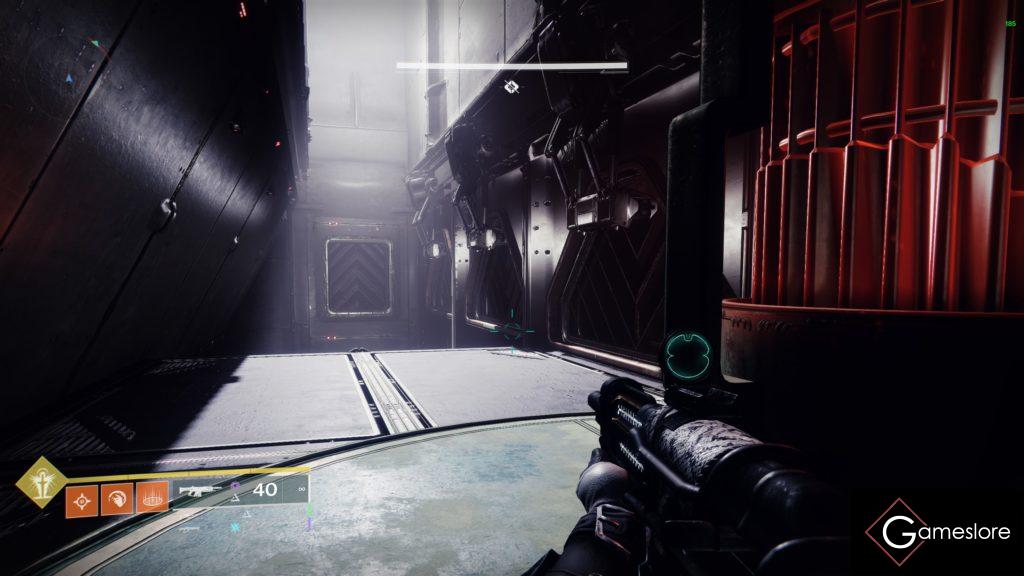Open the Gameslore watermark logo
1024x576 pixels.
(x=939, y=532)
